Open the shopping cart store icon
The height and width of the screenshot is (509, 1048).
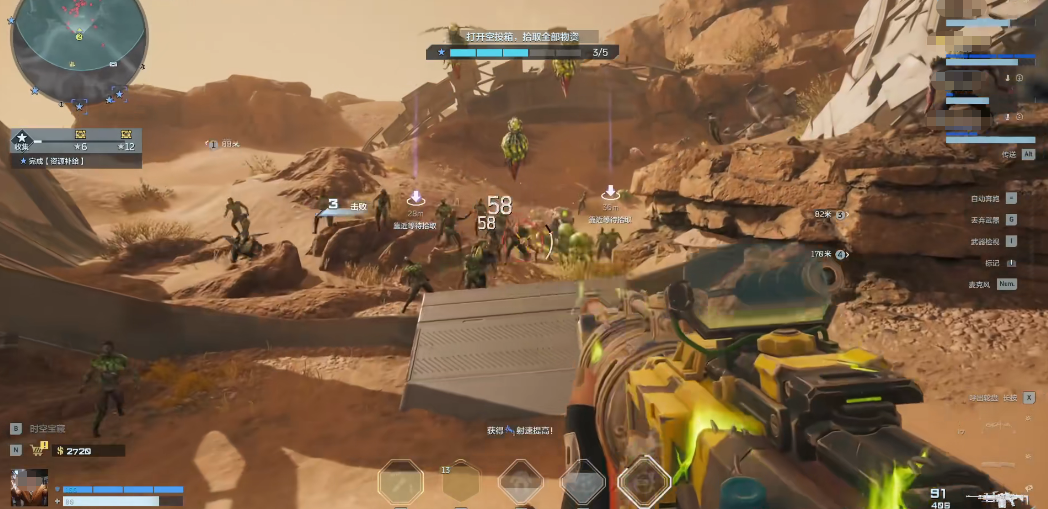pos(41,450)
